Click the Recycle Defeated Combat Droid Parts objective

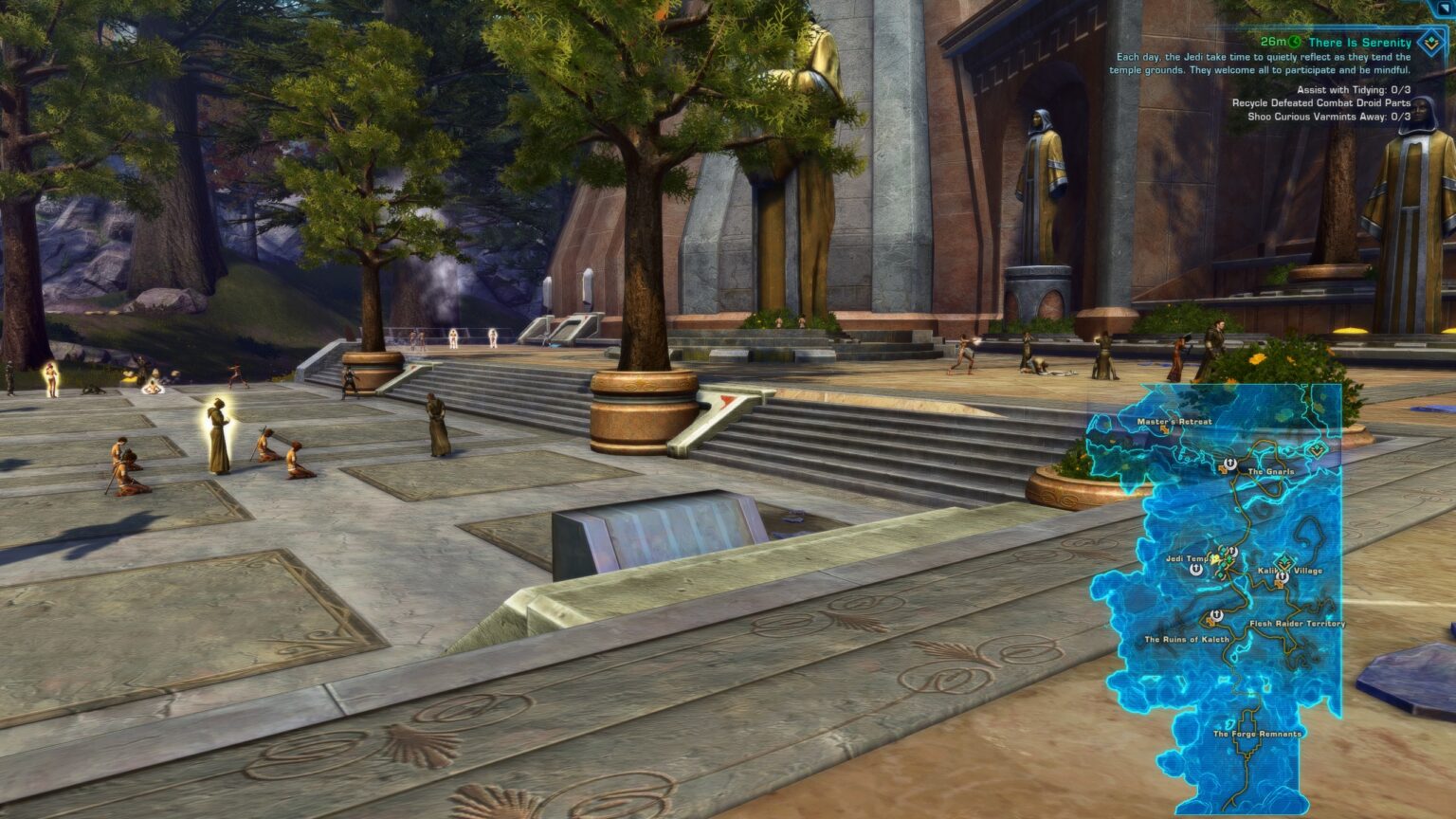(x=1322, y=102)
